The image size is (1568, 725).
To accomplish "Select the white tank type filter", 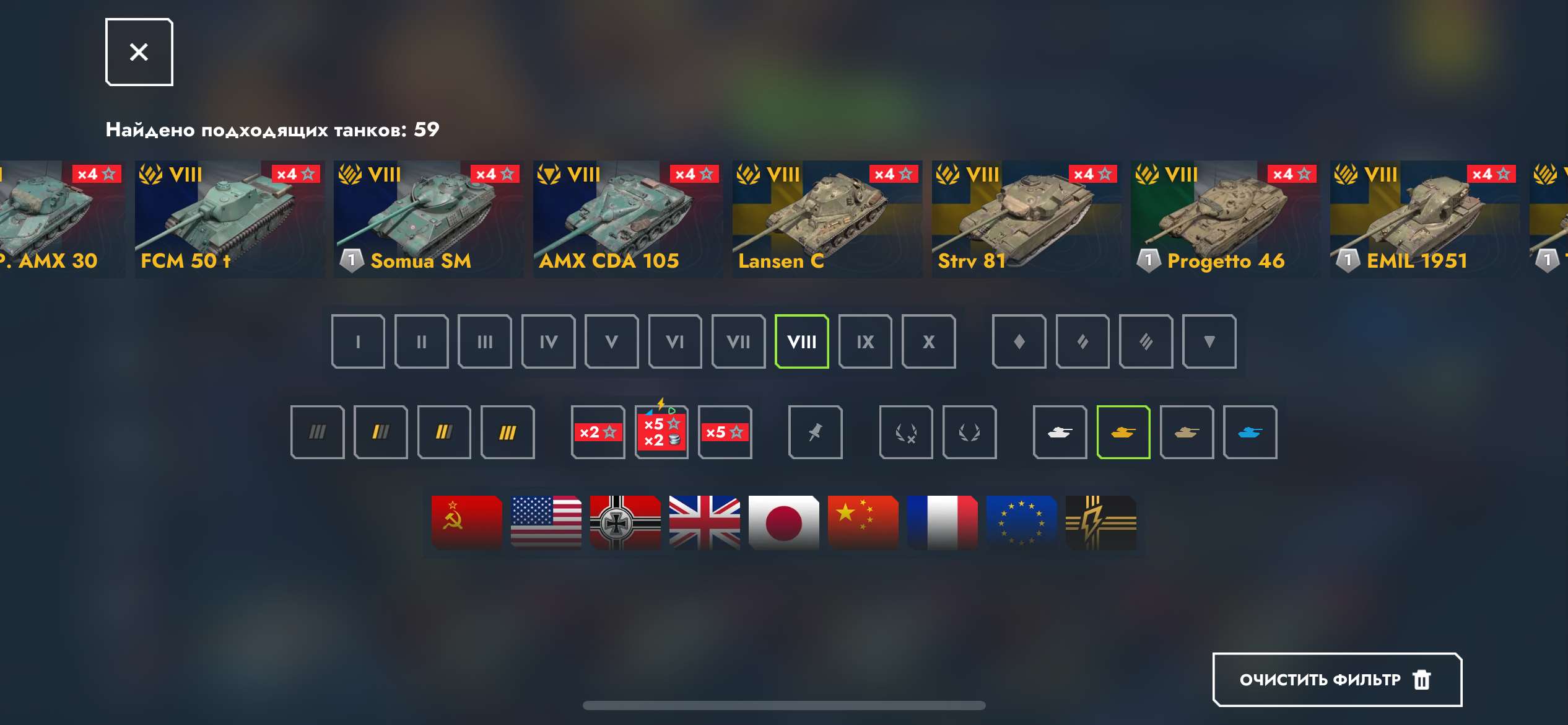I will pyautogui.click(x=1060, y=432).
